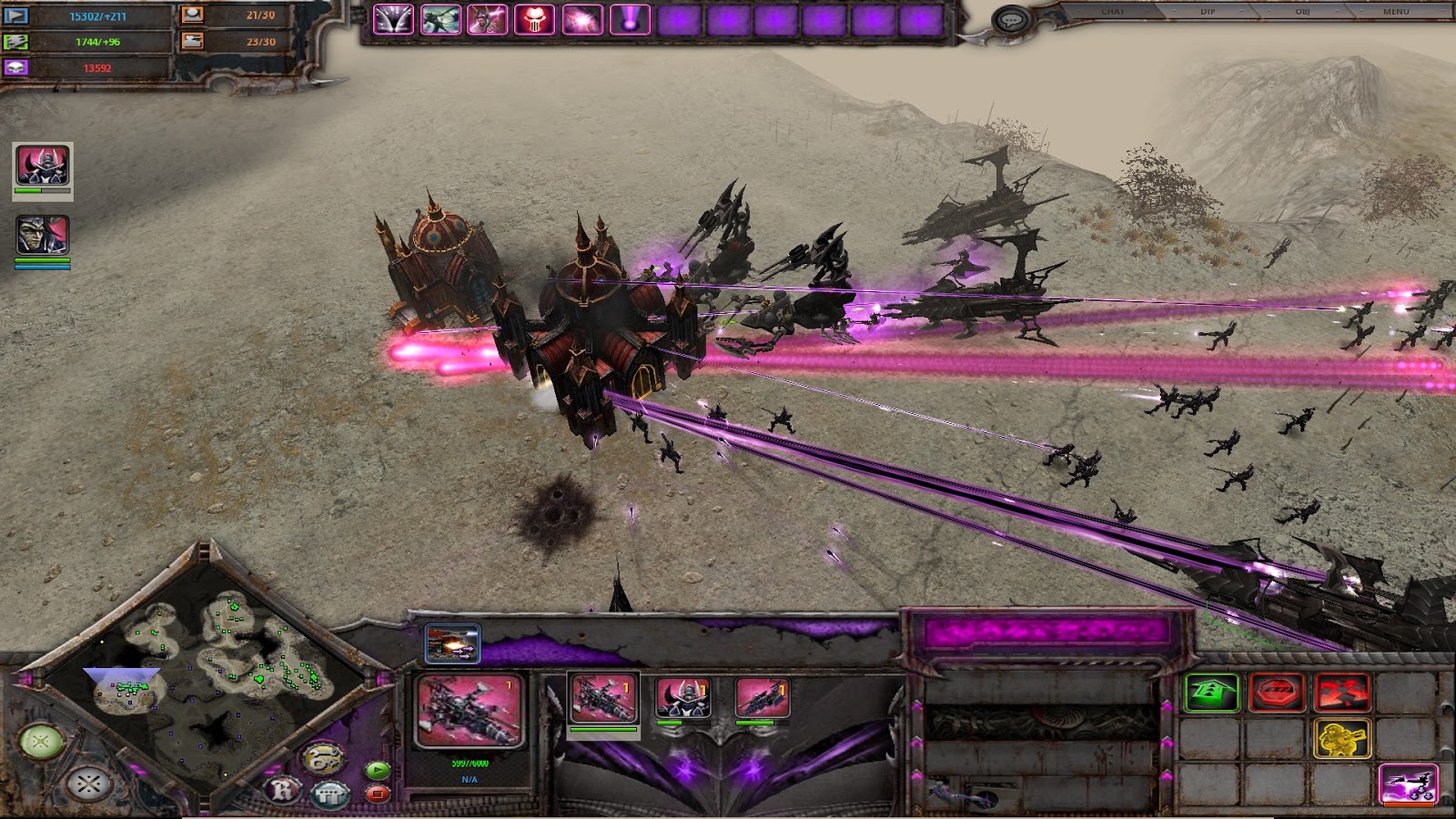Open the Chat panel tab
Viewport: 1456px width, 819px height.
point(1112,12)
